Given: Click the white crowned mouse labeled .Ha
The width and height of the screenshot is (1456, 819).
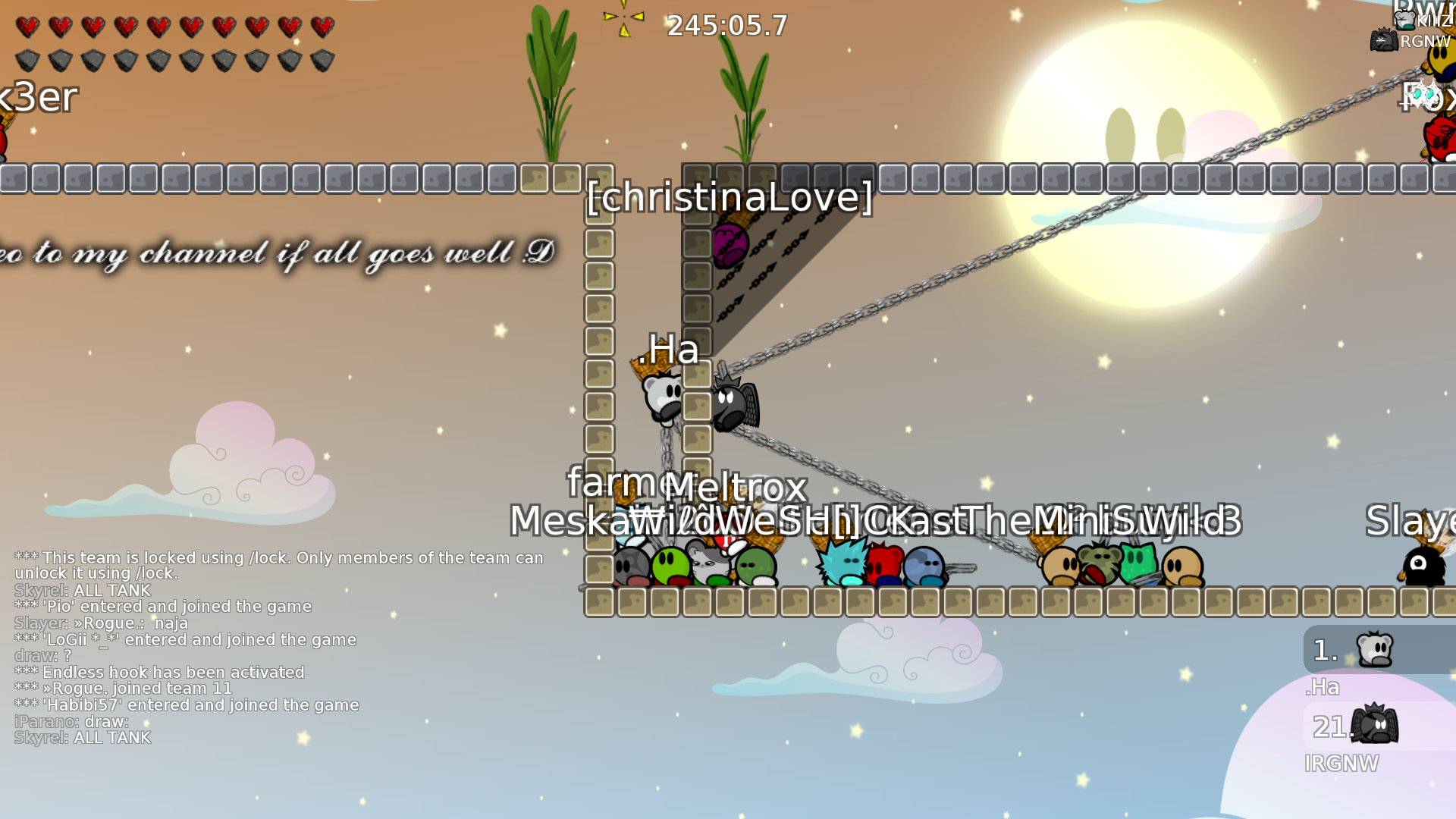Looking at the screenshot, I should tap(661, 394).
